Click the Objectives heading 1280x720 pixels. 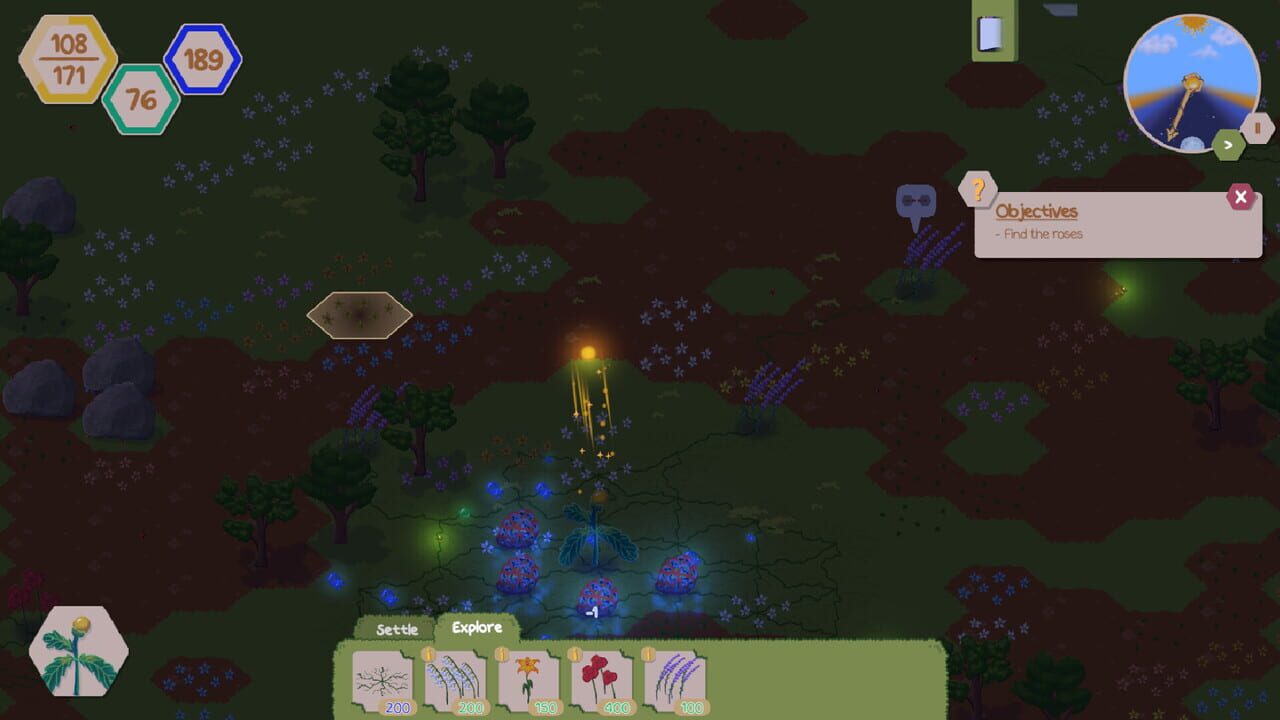pos(1035,211)
